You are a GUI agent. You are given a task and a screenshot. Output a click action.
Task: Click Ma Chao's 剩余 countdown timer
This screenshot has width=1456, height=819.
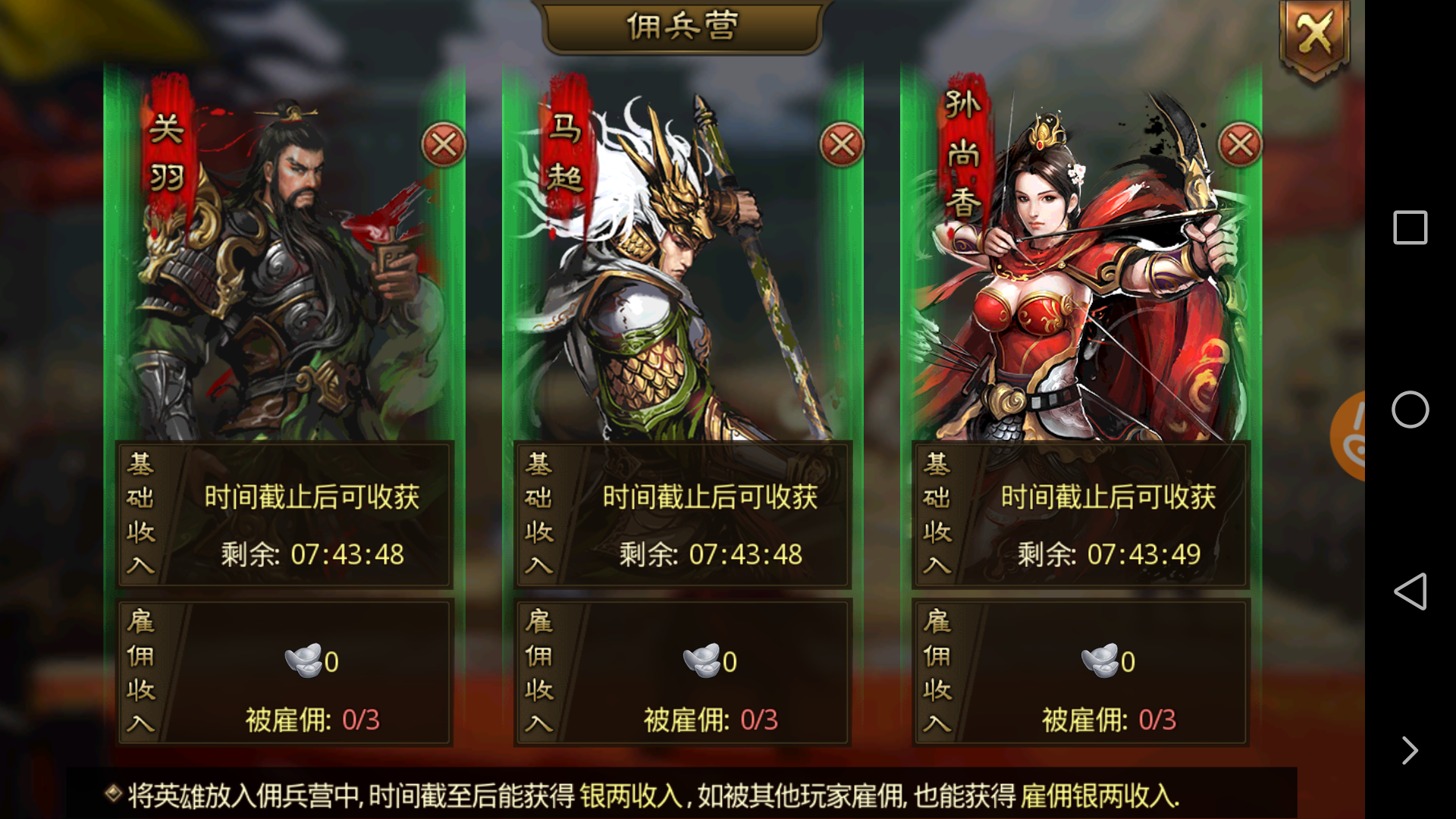711,555
